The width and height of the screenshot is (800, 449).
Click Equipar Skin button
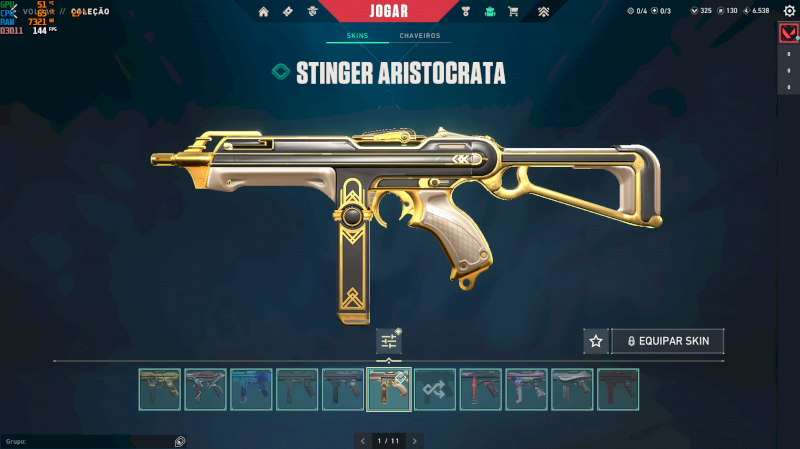(668, 341)
